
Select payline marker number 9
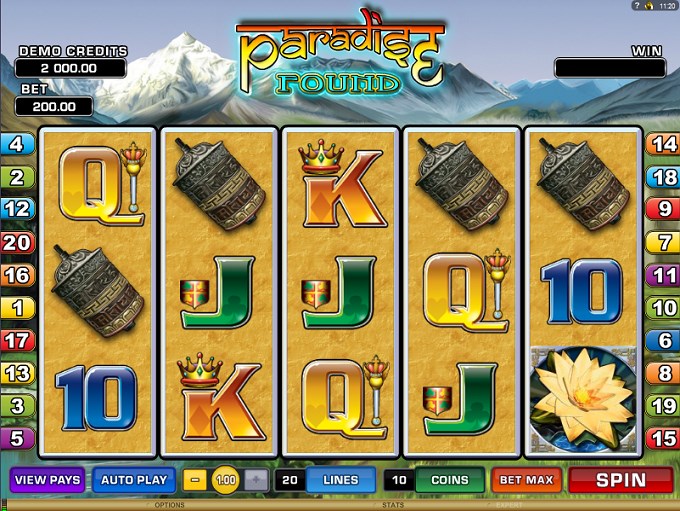(x=664, y=210)
